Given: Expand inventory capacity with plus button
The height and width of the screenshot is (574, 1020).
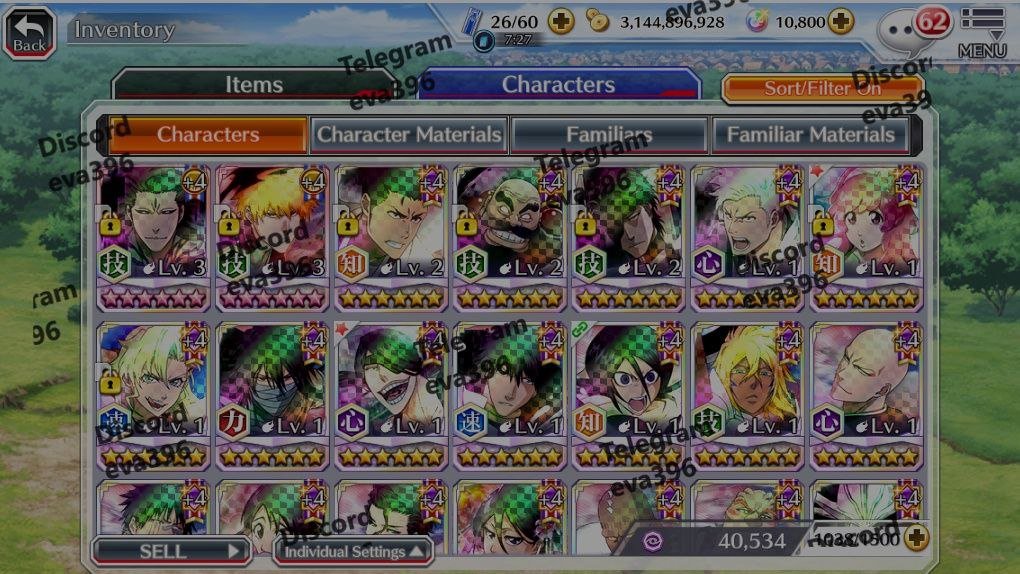Looking at the screenshot, I should pos(916,539).
